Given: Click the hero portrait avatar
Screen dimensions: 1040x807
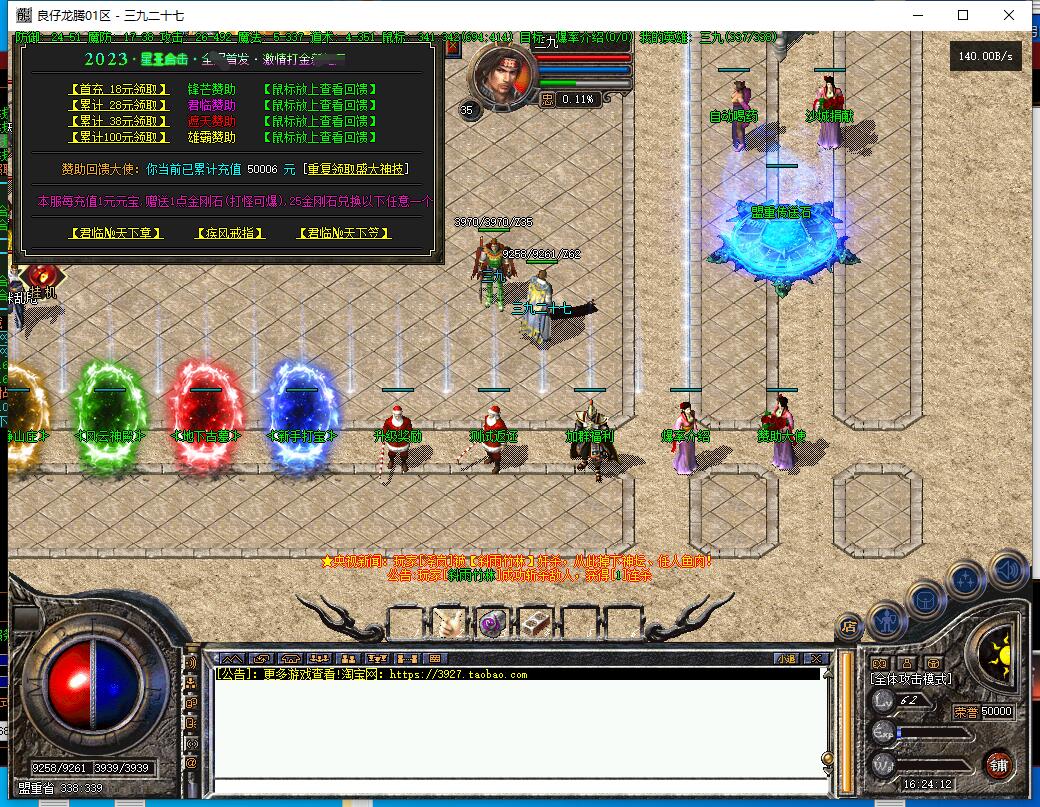Looking at the screenshot, I should (496, 73).
